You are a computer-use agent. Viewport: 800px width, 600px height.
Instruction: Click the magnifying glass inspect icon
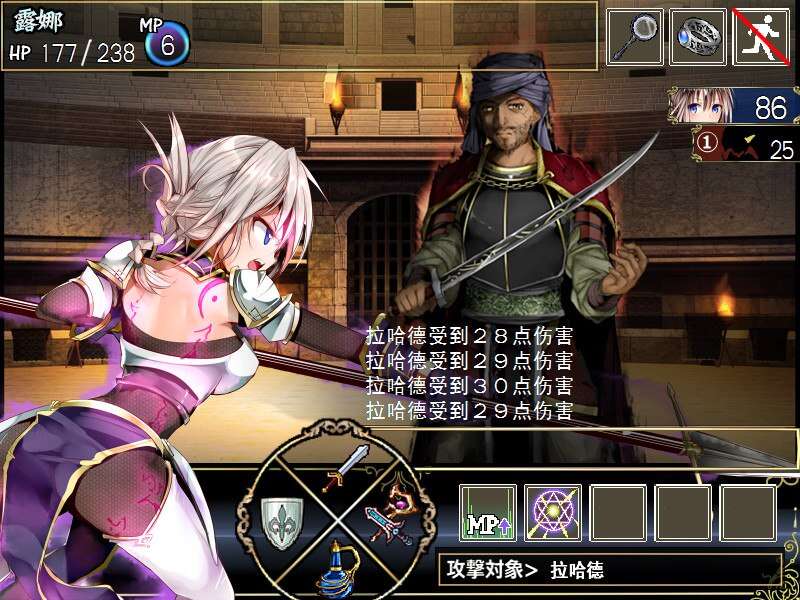(635, 37)
